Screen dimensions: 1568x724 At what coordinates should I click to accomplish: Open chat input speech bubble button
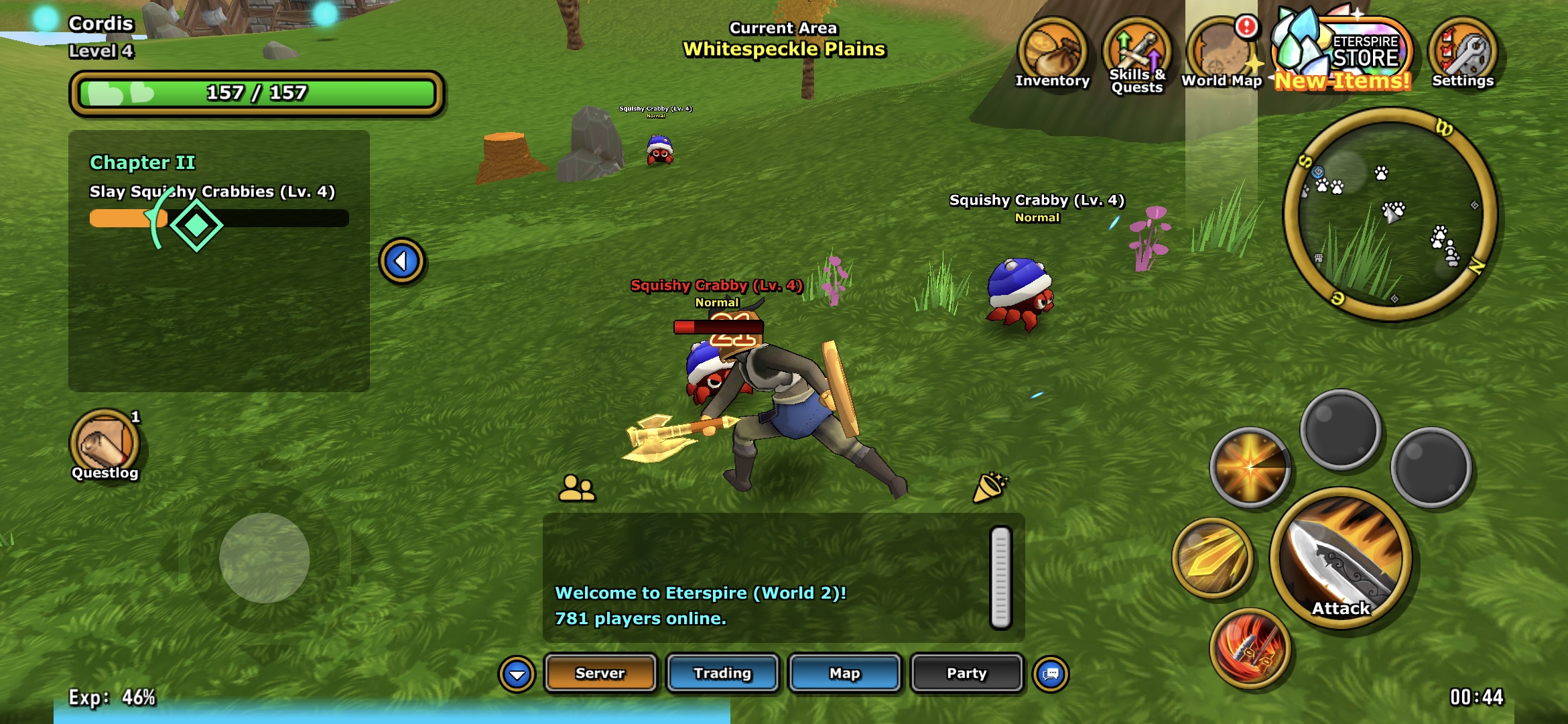click(x=1051, y=674)
